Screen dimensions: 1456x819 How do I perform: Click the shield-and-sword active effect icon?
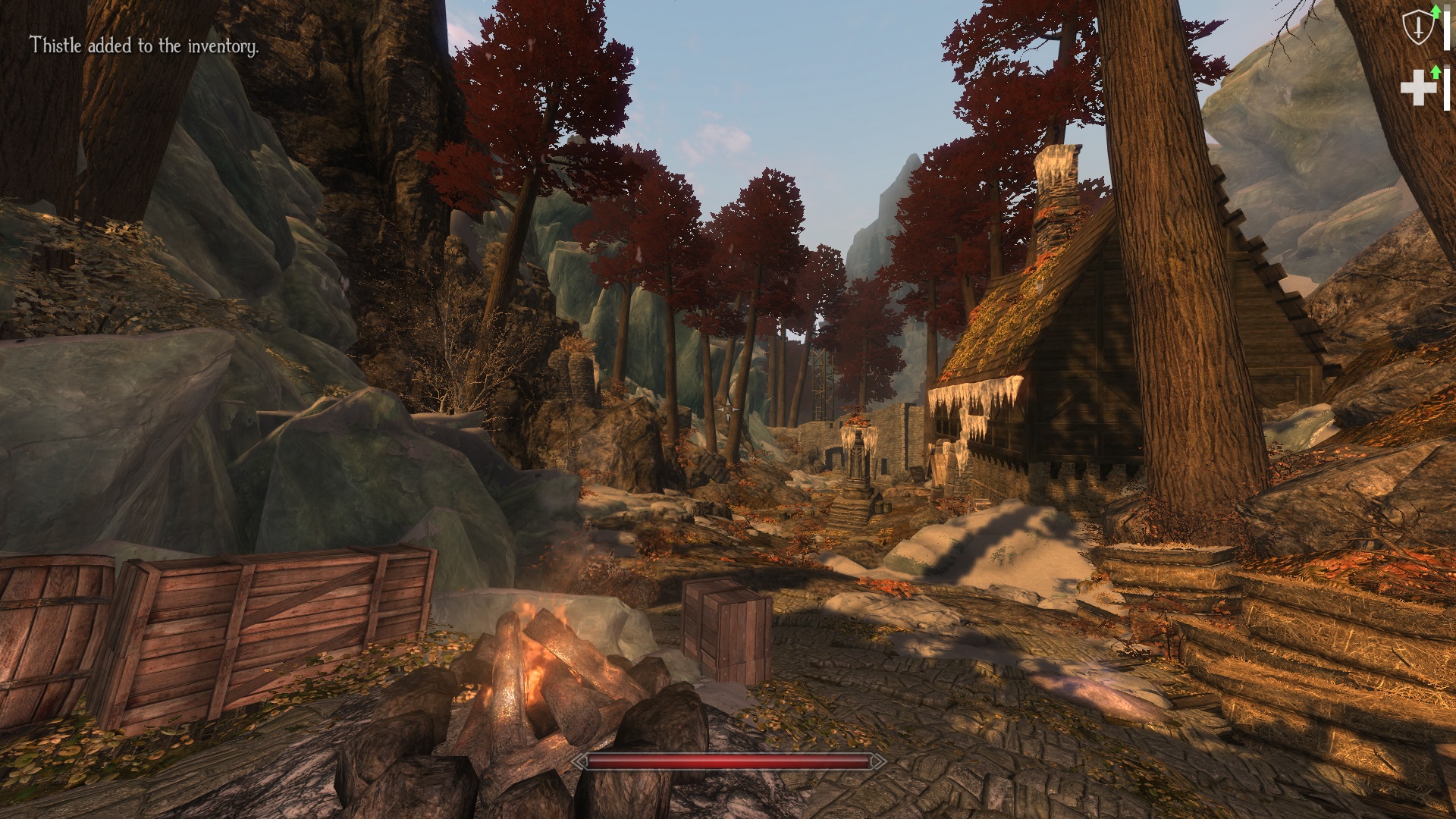tap(1416, 30)
